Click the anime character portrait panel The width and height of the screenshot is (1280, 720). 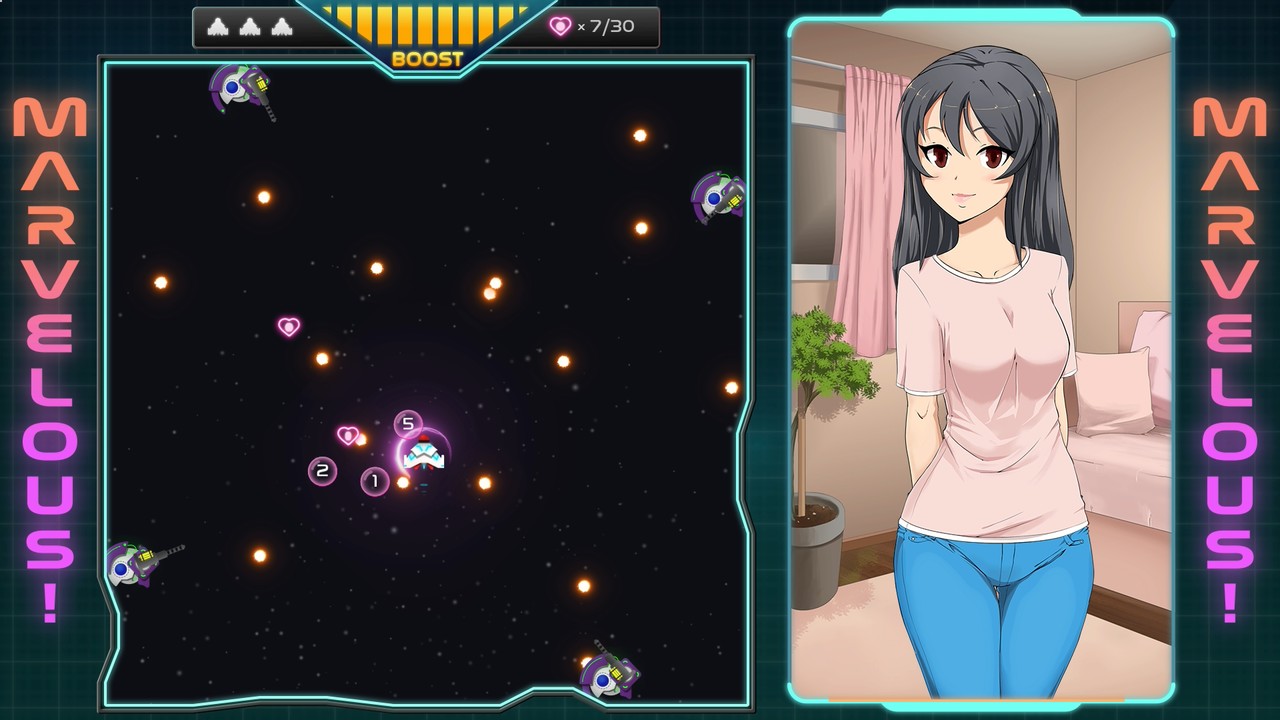[985, 360]
